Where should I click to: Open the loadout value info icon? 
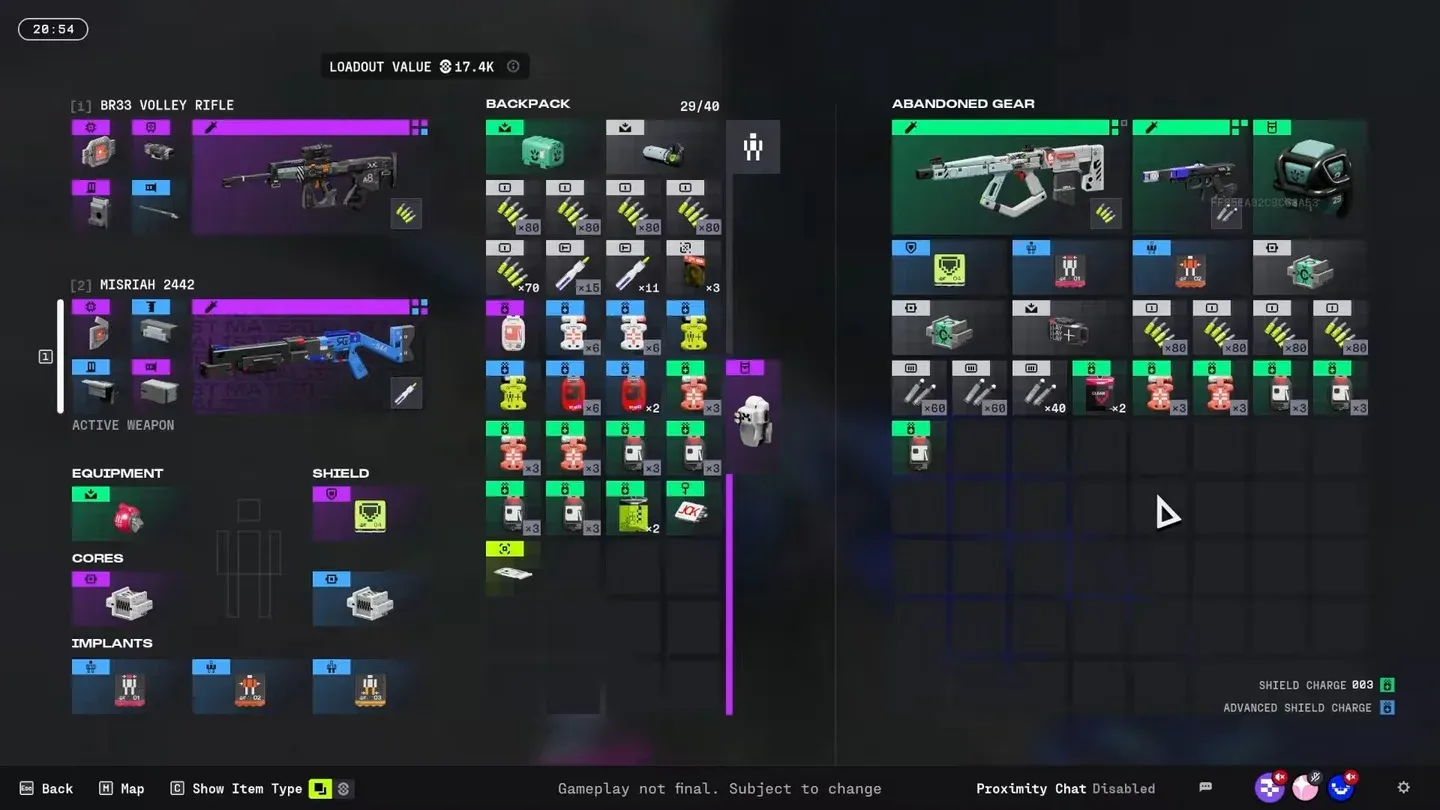(x=513, y=67)
